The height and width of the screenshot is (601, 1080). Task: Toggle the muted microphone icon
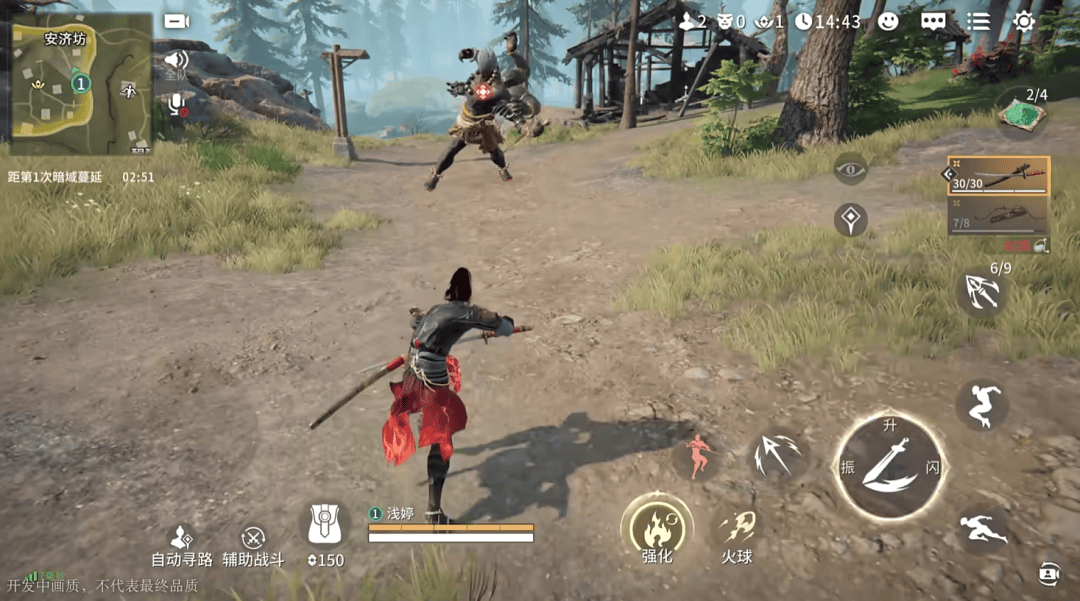177,103
